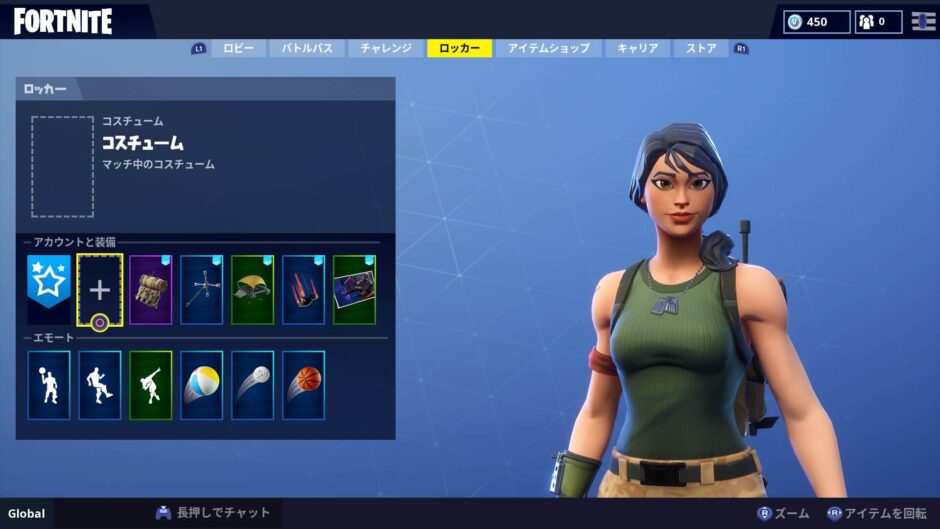
Task: Pick the orange basketball toy emote
Action: (x=303, y=385)
